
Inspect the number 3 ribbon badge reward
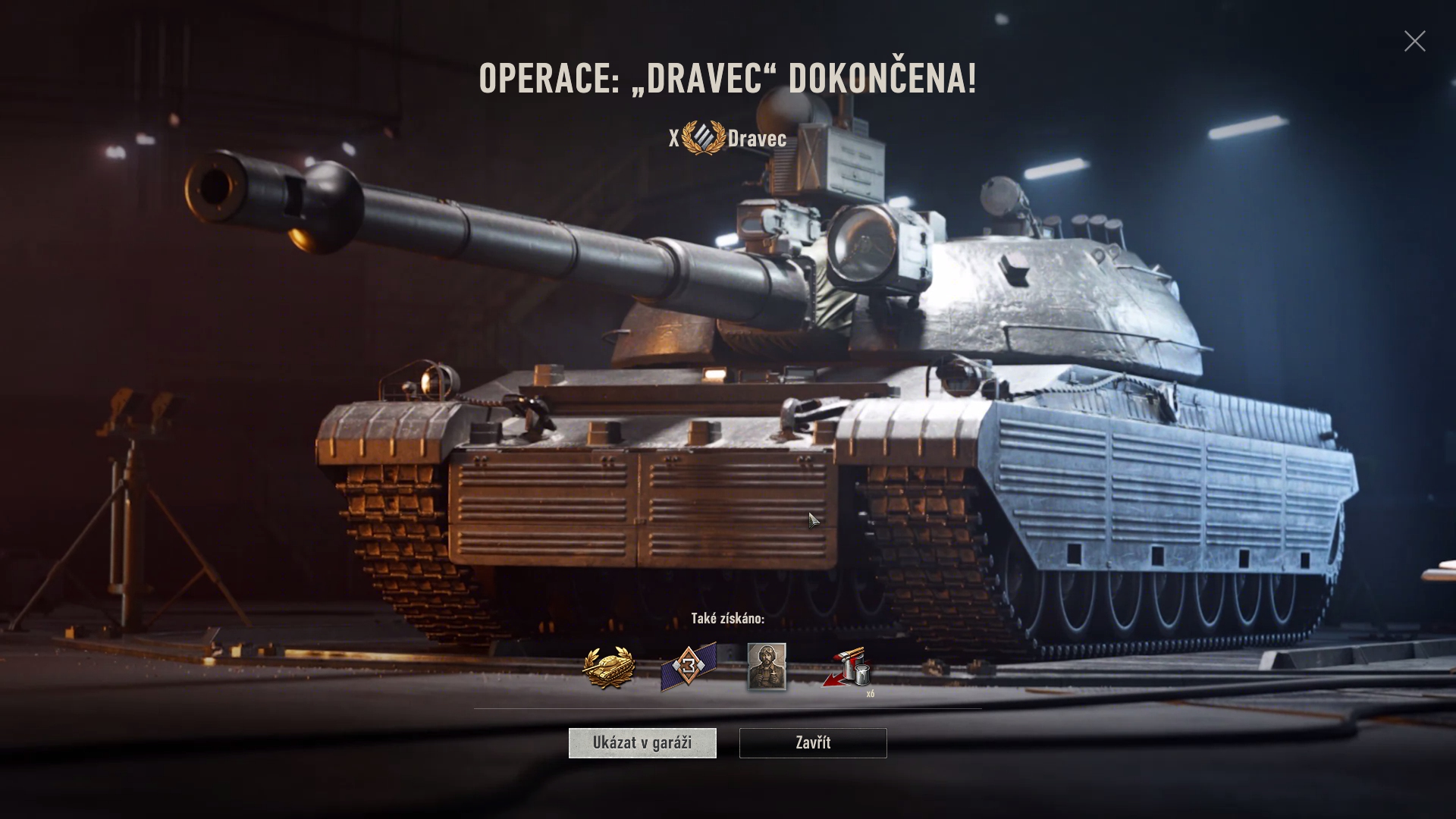[x=688, y=668]
